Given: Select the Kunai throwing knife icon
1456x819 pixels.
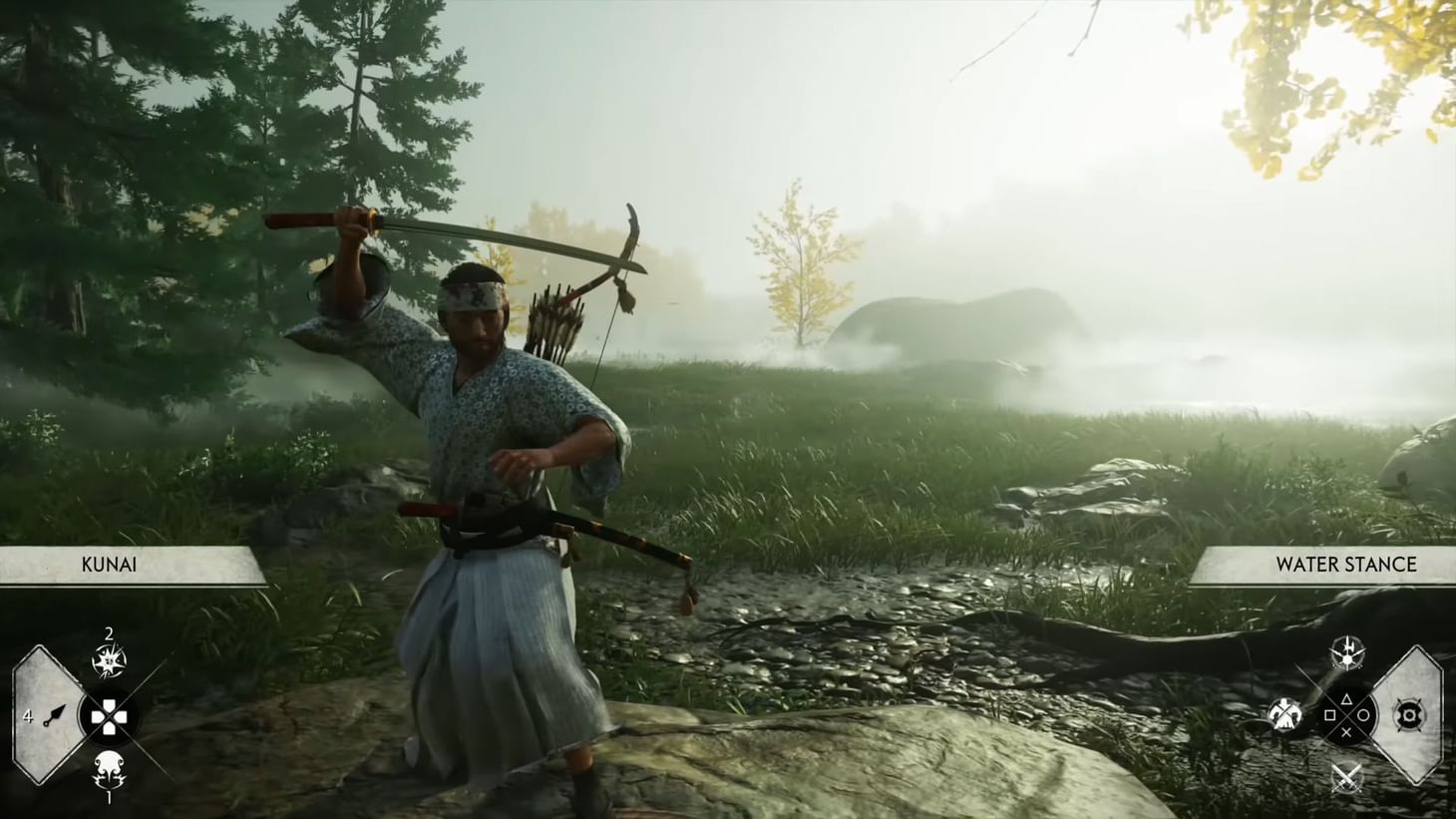Looking at the screenshot, I should tap(54, 716).
